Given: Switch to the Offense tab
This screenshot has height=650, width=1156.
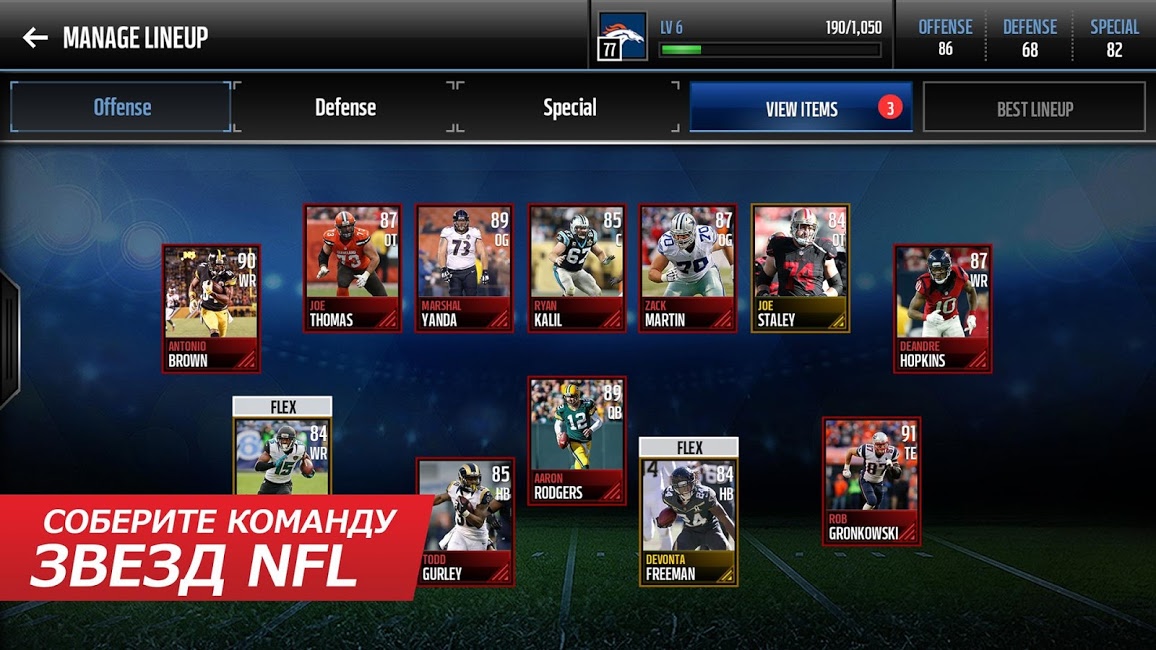Looking at the screenshot, I should coord(121,107).
